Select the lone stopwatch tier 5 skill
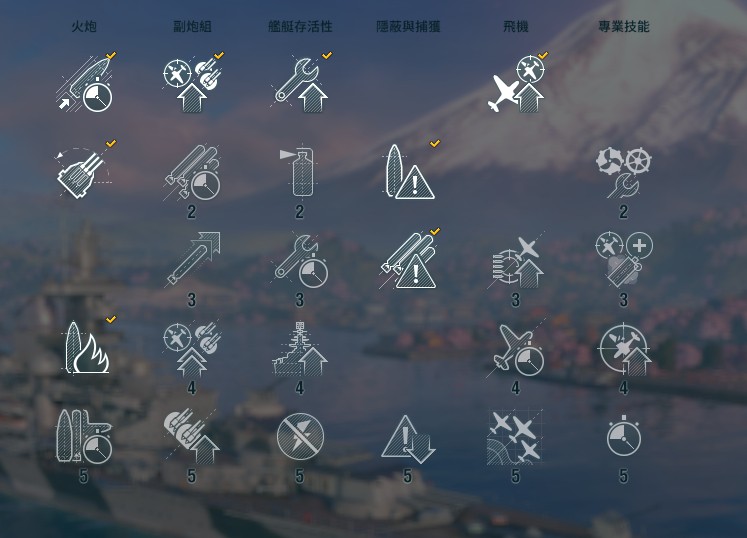 (x=623, y=437)
